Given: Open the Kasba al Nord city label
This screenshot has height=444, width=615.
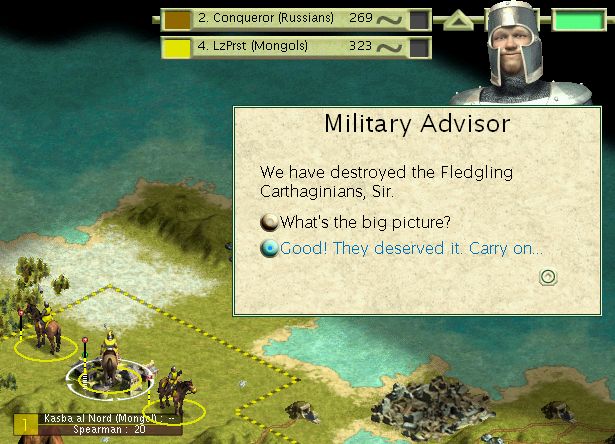Looking at the screenshot, I should [100, 417].
